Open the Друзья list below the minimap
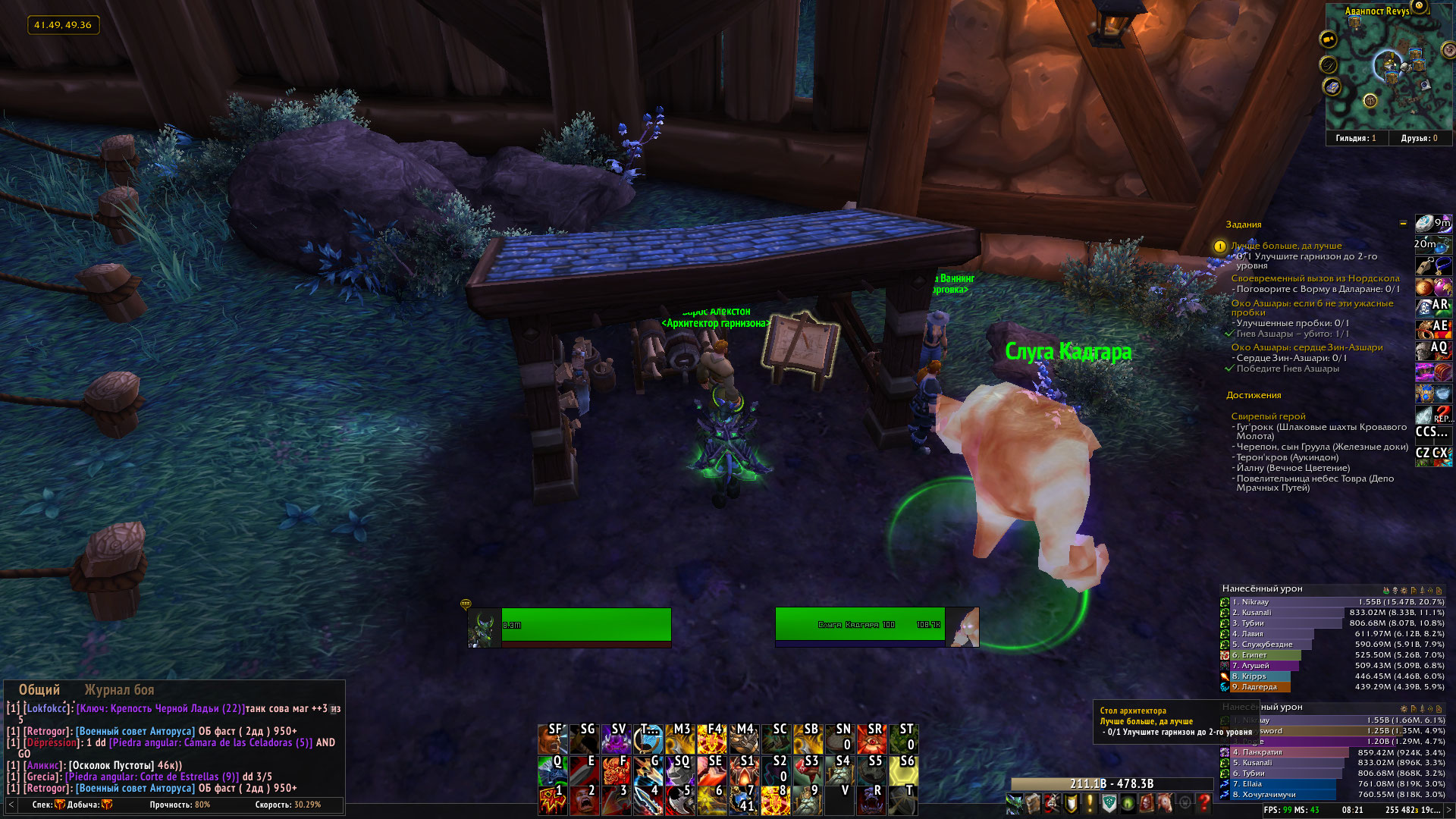Image resolution: width=1456 pixels, height=819 pixels. tap(1419, 138)
